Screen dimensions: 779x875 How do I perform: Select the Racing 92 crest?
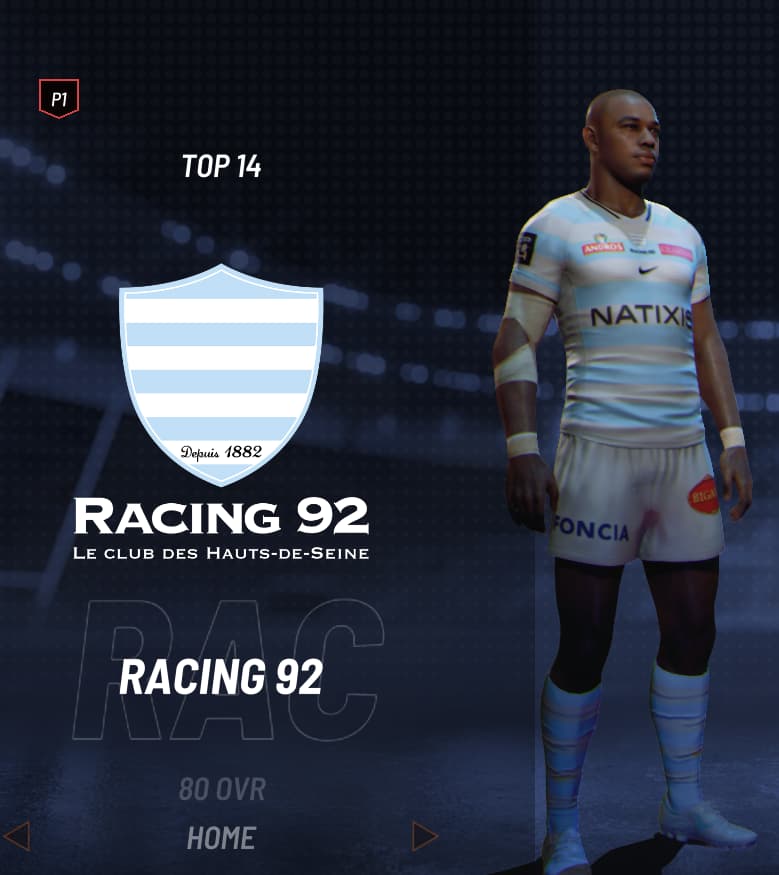tap(221, 374)
